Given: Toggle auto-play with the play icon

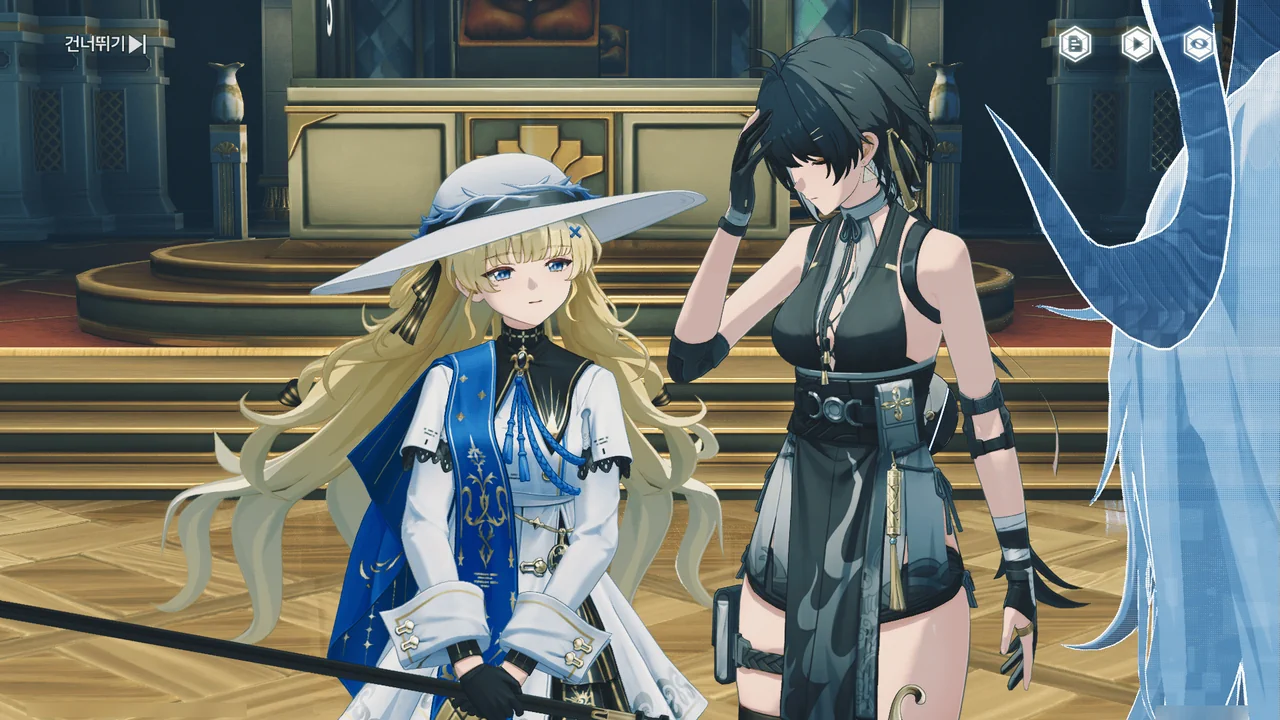Looking at the screenshot, I should click(1137, 44).
